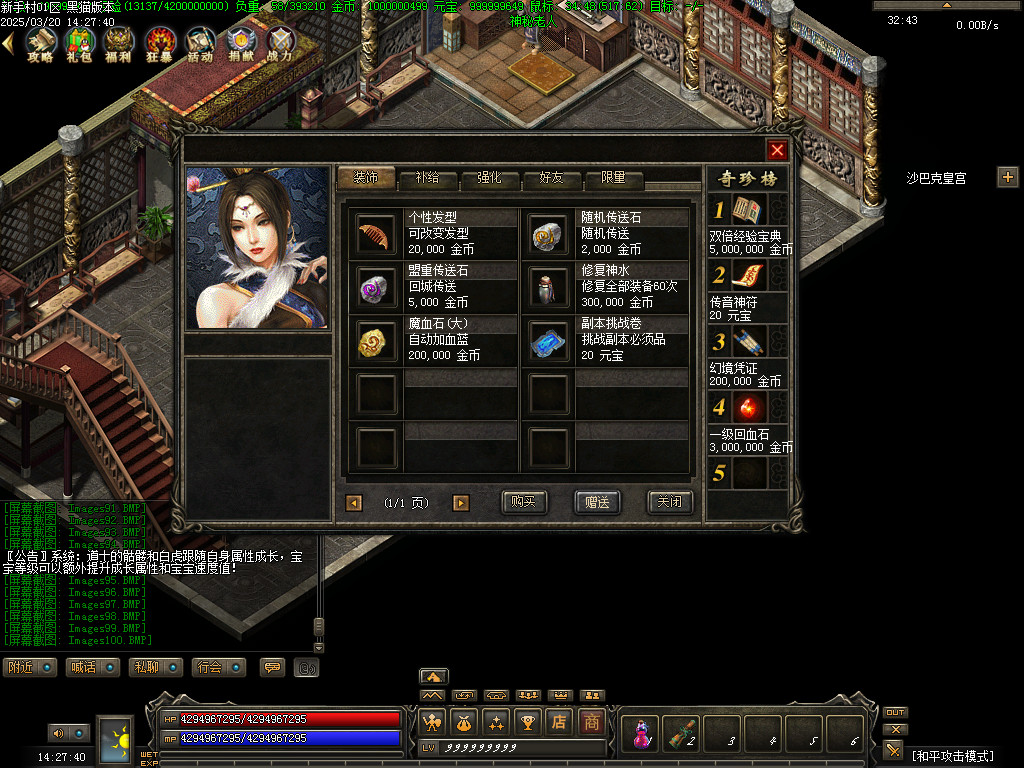Use the red potion in hotbar slot one
This screenshot has width=1024, height=768.
coord(637,733)
